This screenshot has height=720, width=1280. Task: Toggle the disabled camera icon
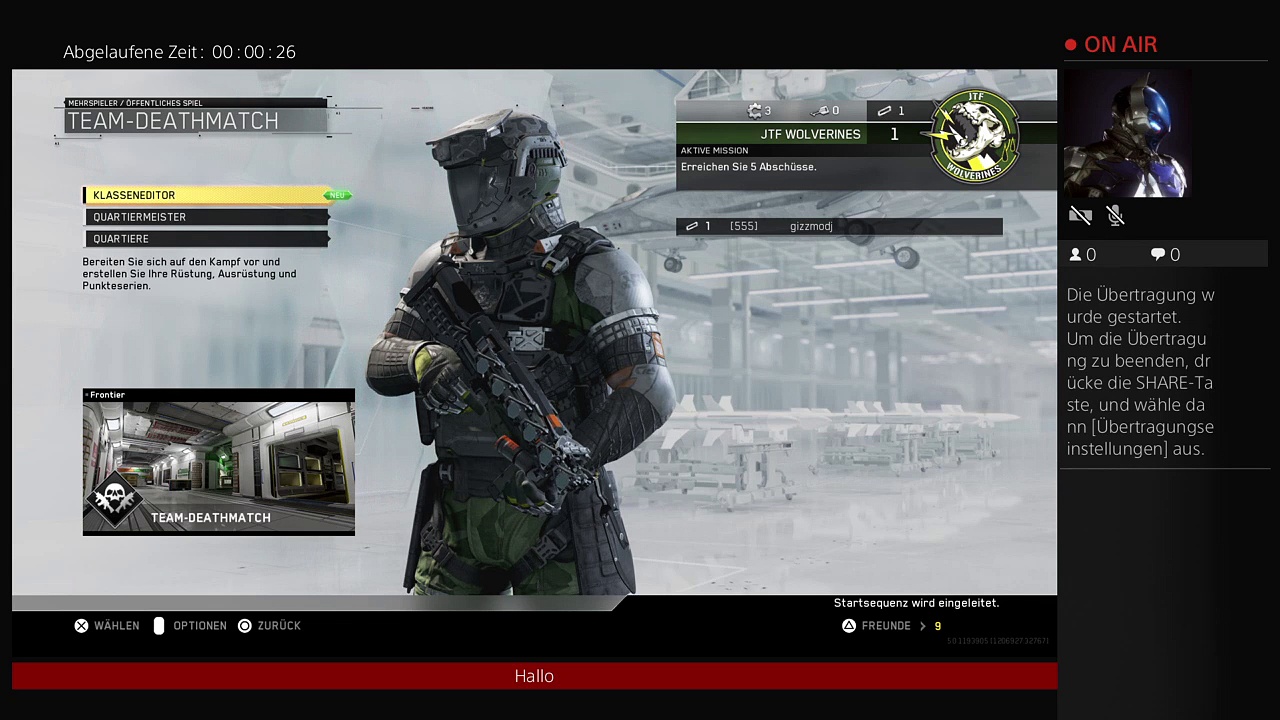(1080, 215)
